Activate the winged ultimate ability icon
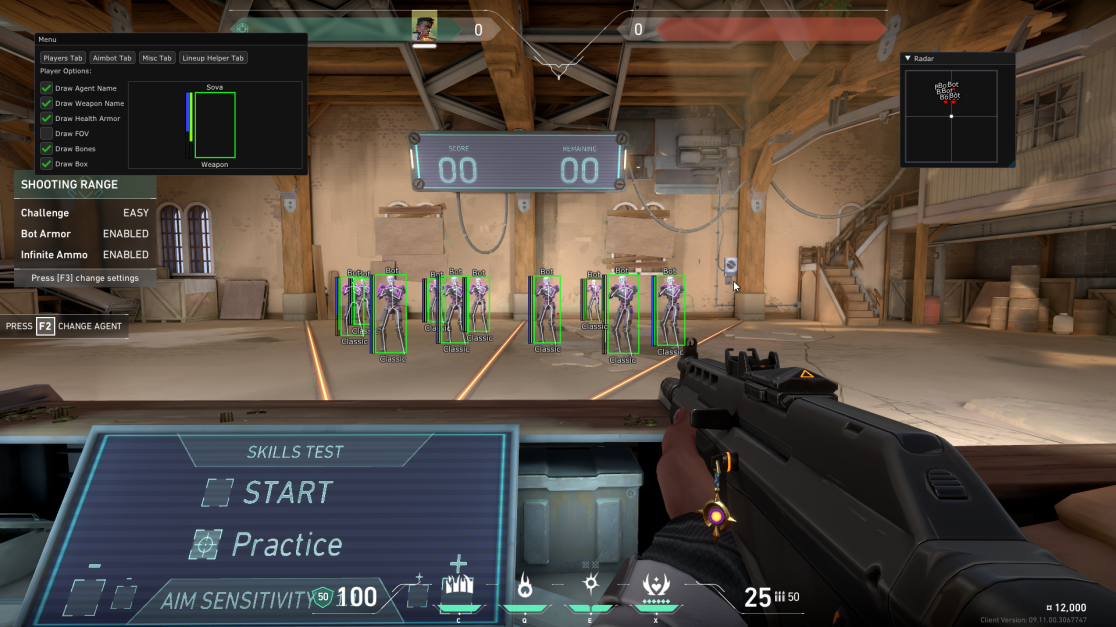The width and height of the screenshot is (1116, 627). (656, 584)
